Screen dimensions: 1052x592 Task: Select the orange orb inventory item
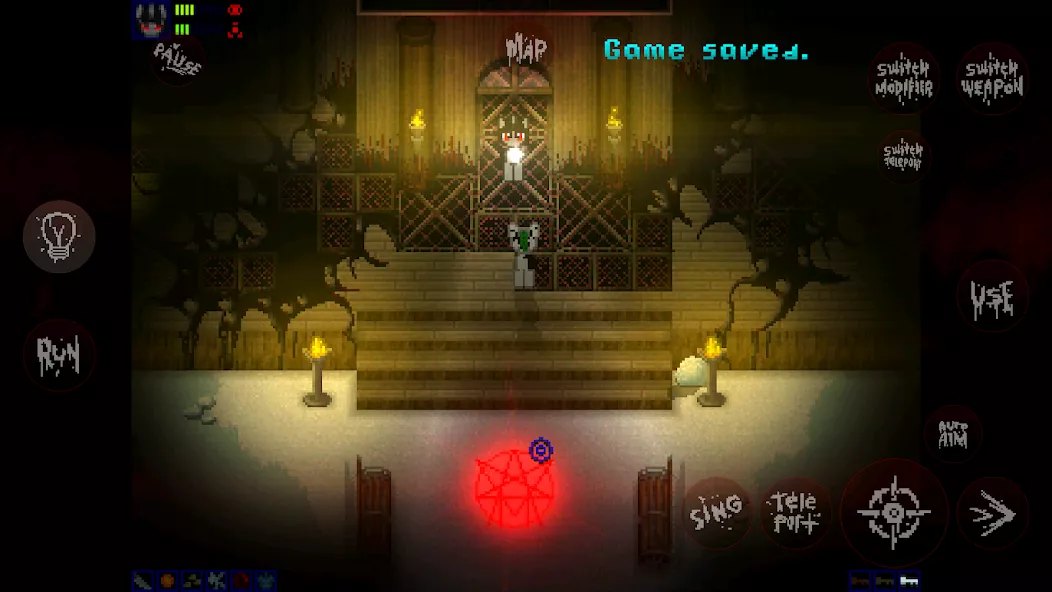point(167,580)
